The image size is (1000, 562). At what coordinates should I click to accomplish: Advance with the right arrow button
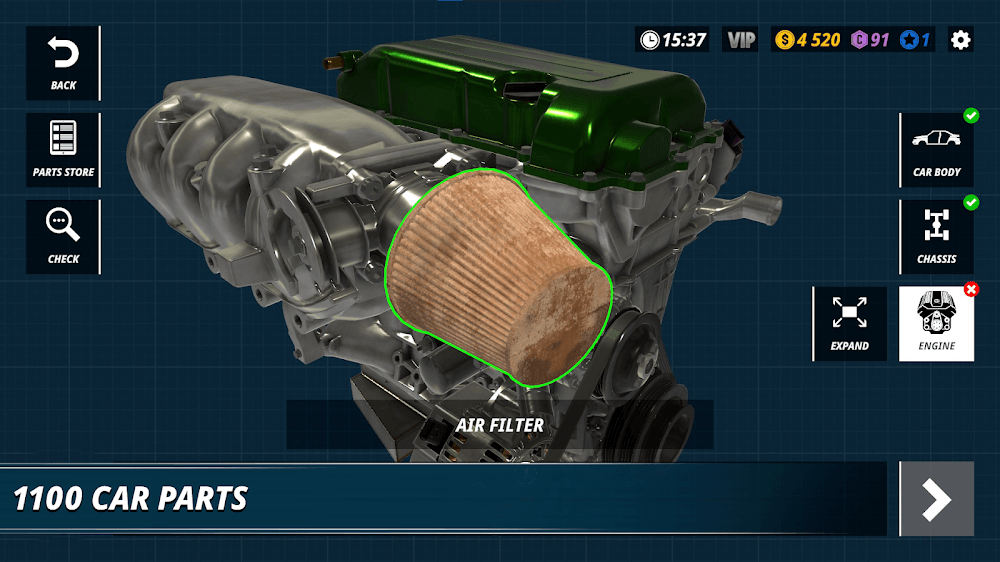point(936,499)
